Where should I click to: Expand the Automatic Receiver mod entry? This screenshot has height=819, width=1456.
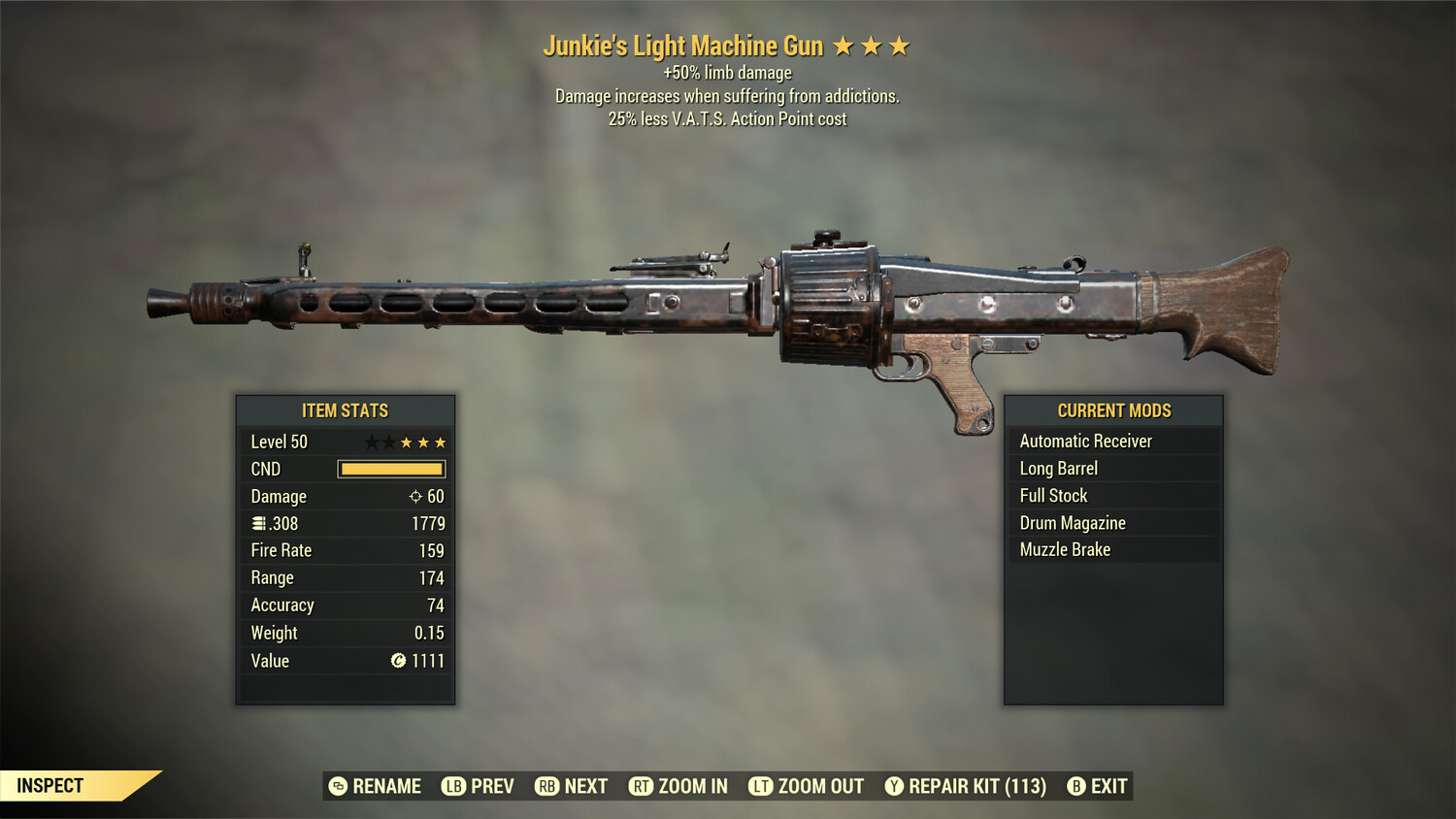point(1085,441)
